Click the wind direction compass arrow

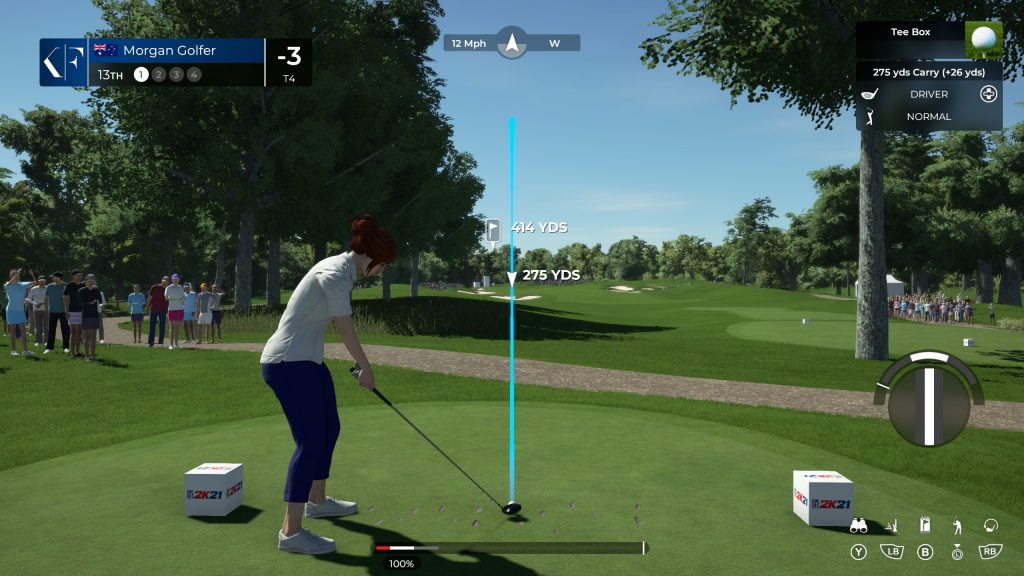pos(512,43)
